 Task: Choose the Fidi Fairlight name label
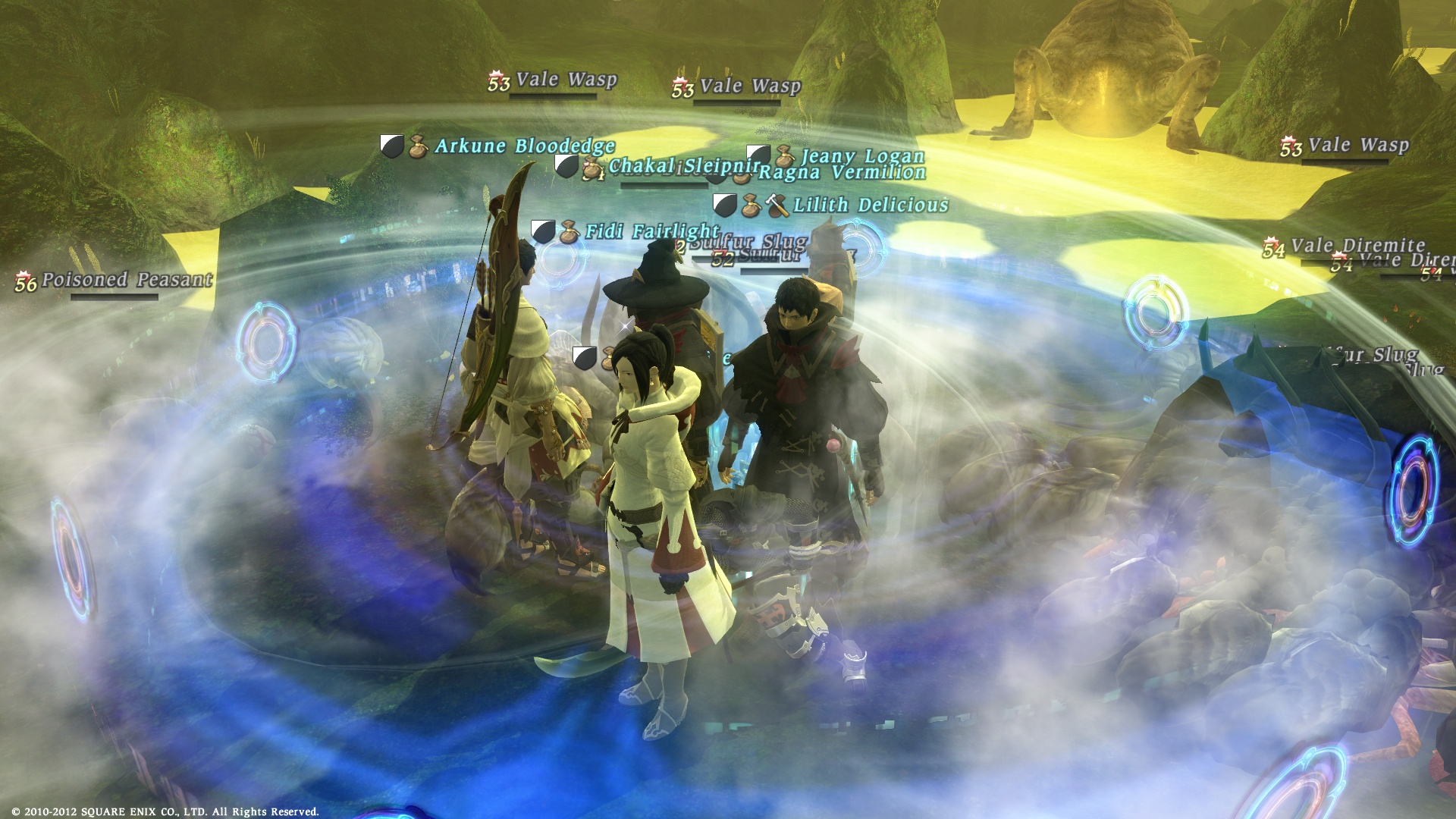pos(650,231)
